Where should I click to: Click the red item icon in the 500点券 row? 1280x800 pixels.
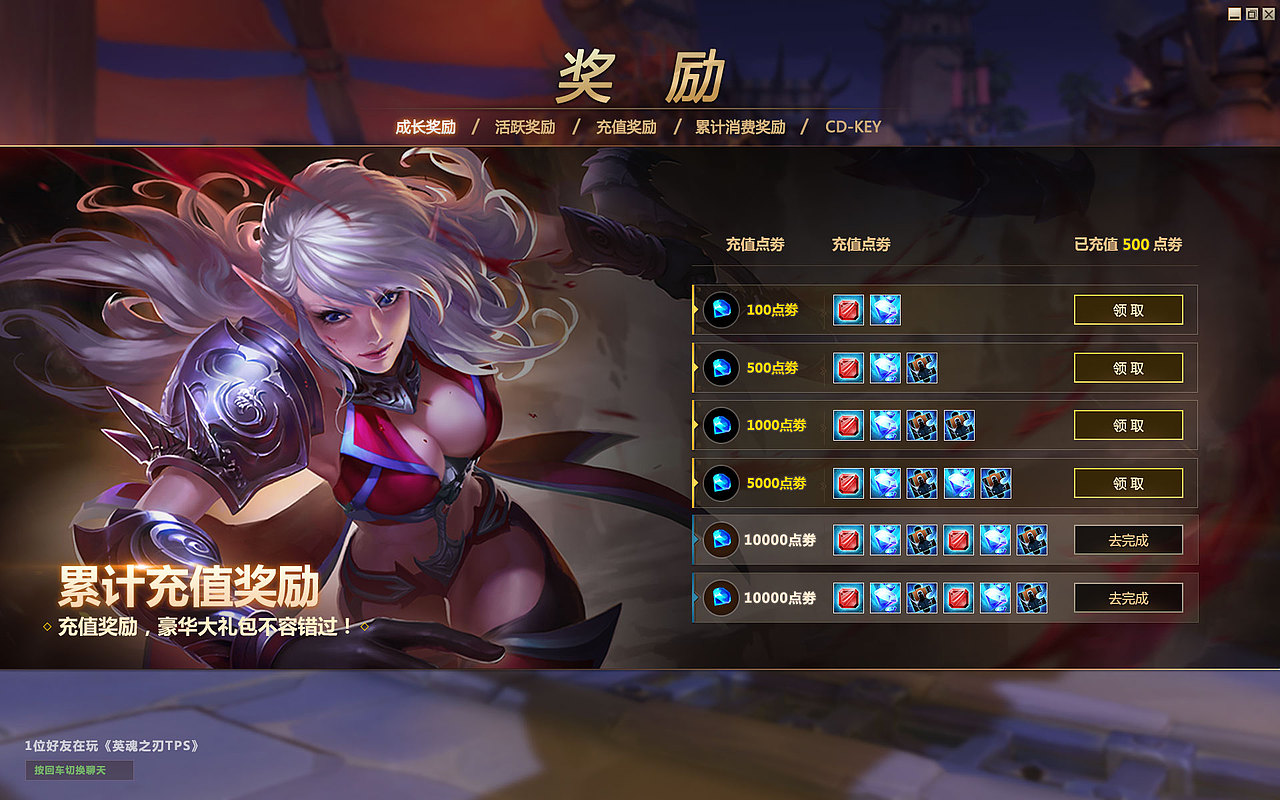pos(846,368)
